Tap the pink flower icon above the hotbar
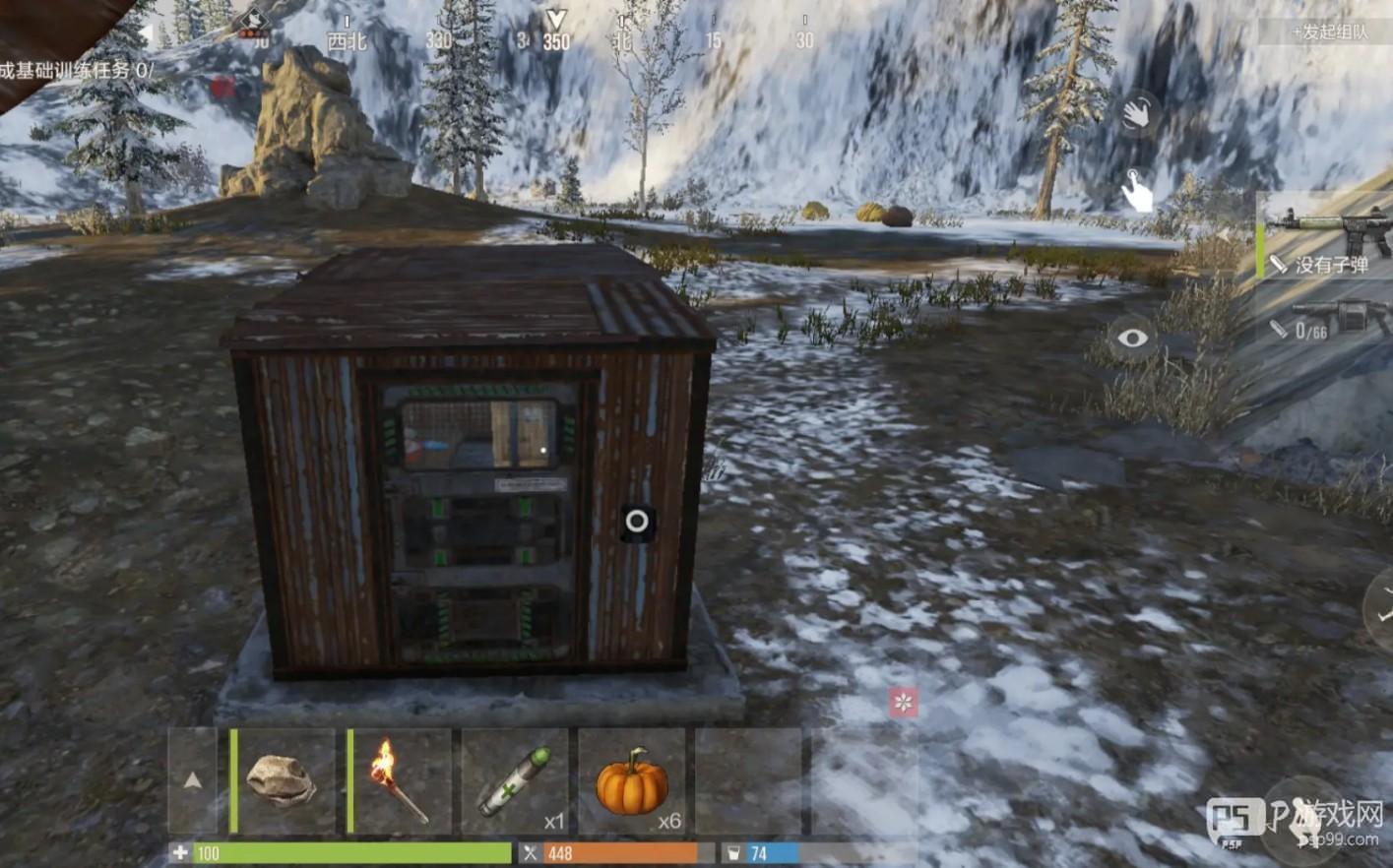 point(903,702)
